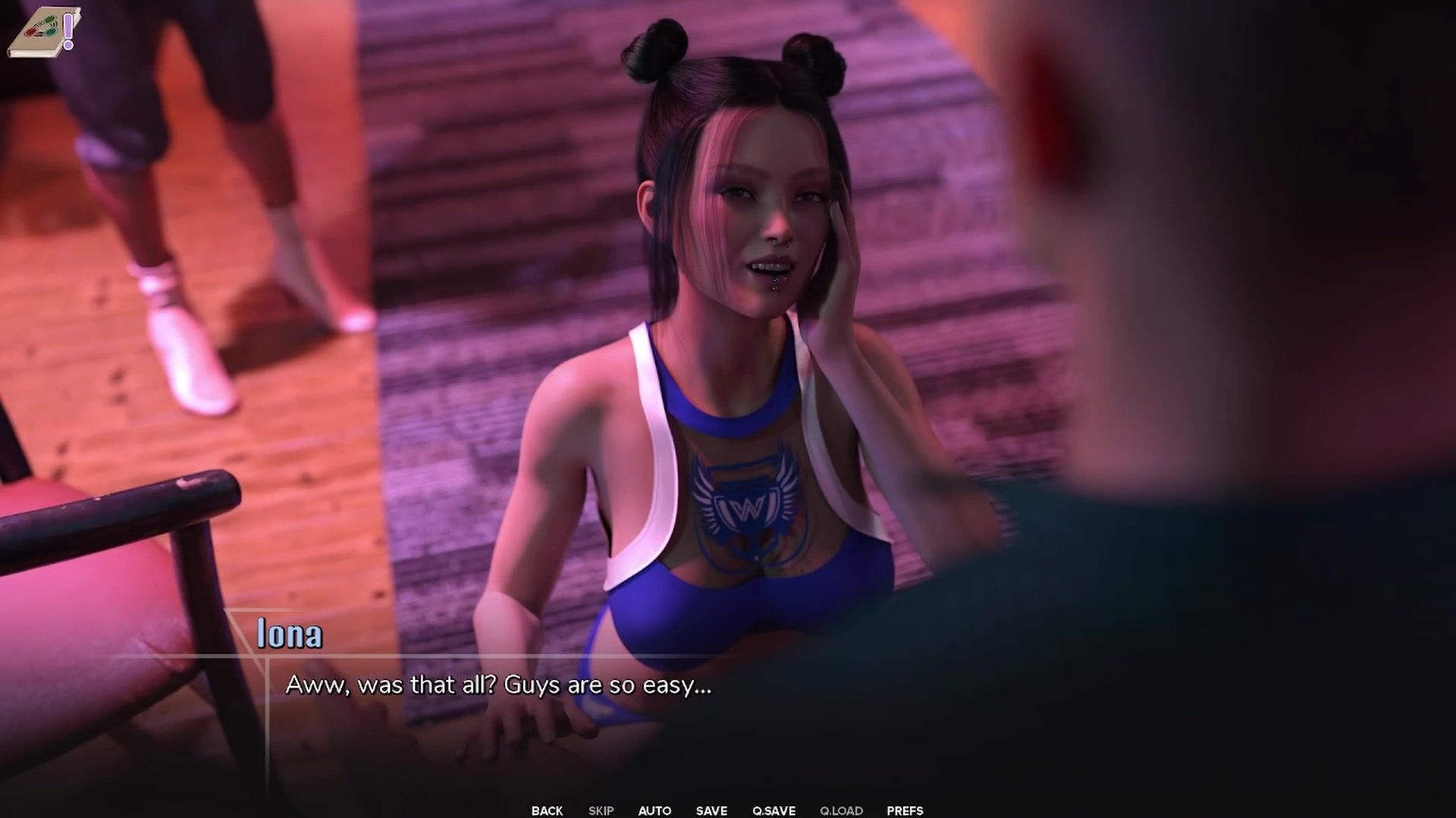Toggle SKIP in the quick menu
This screenshot has height=818, width=1456.
coord(601,810)
